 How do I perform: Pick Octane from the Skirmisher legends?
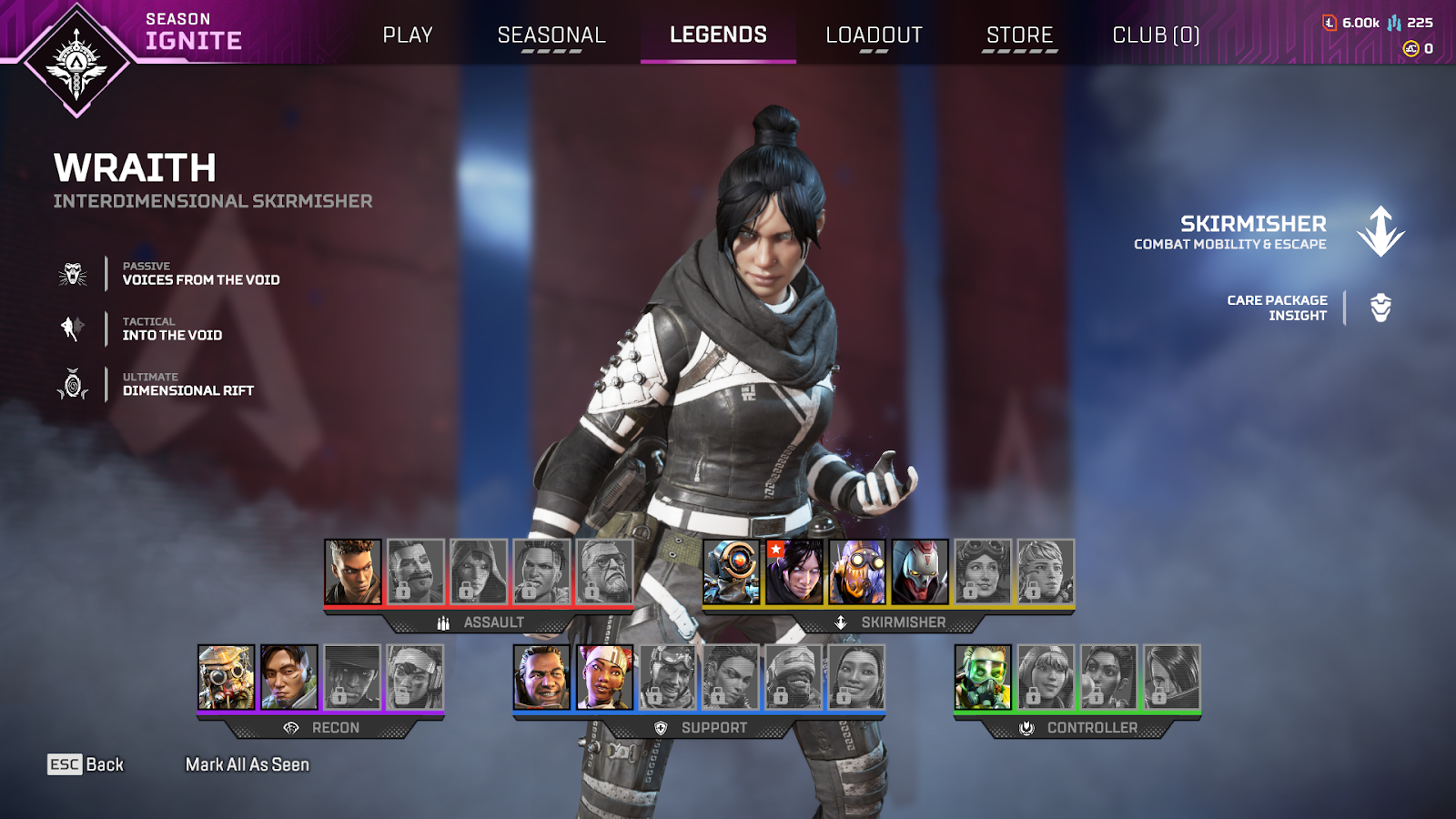[x=857, y=571]
